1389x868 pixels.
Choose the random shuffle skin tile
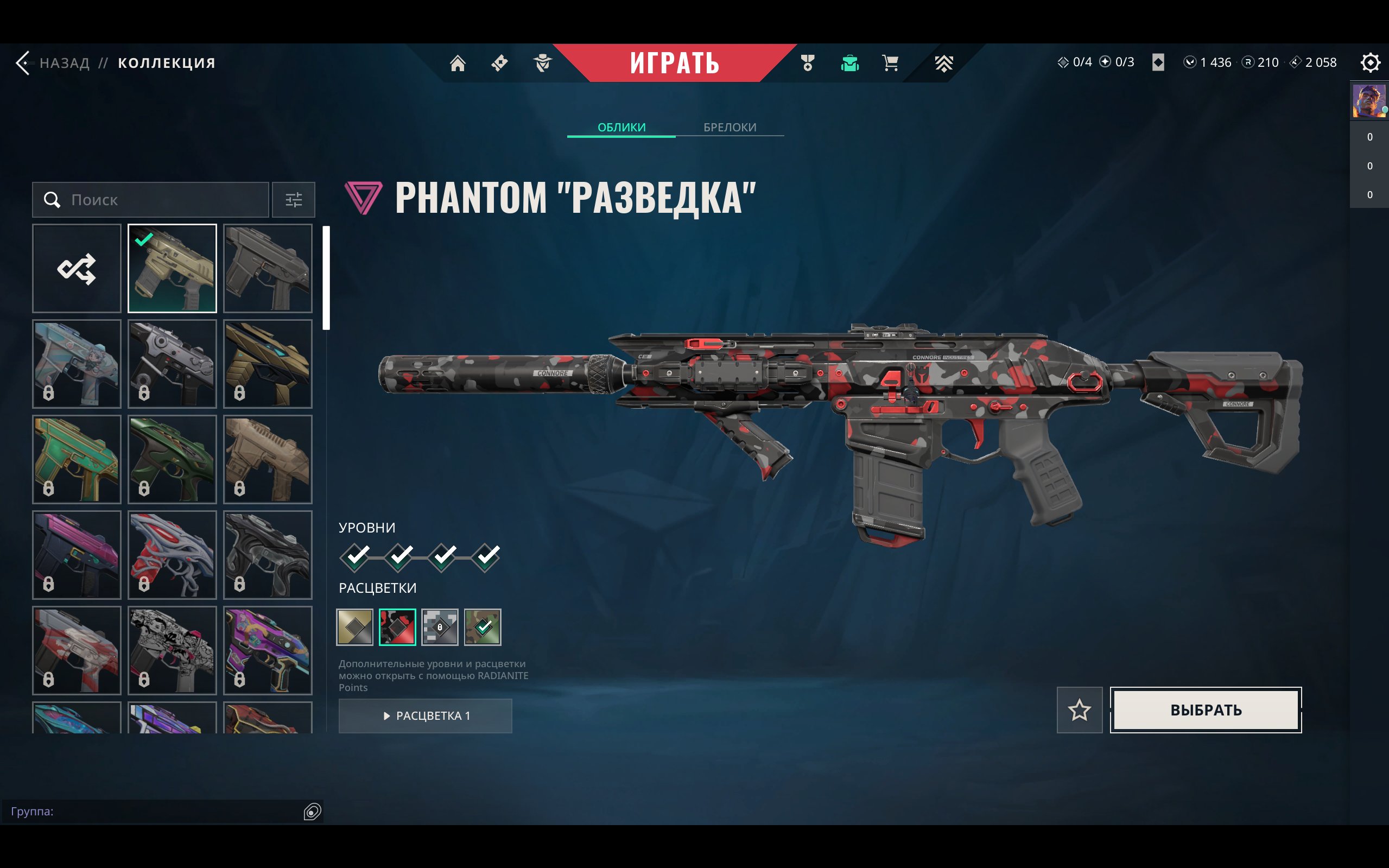tap(77, 268)
